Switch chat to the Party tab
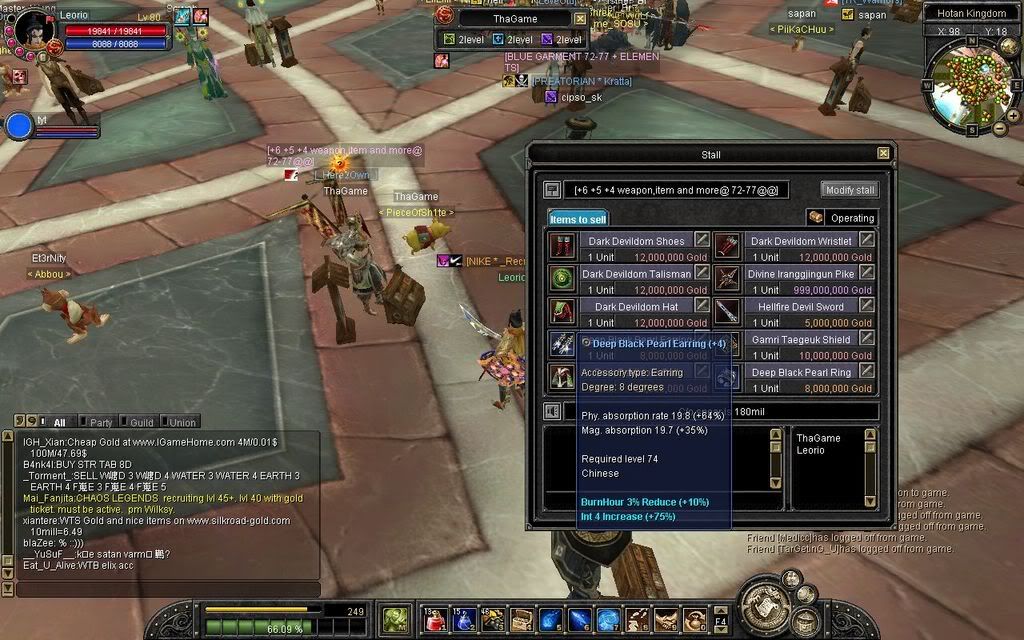 101,422
